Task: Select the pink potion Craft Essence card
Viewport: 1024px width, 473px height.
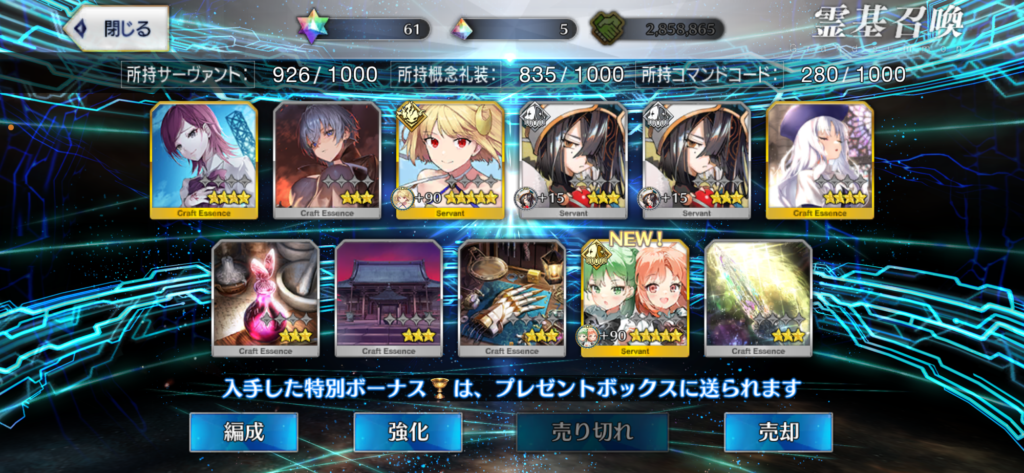Action: coord(266,298)
